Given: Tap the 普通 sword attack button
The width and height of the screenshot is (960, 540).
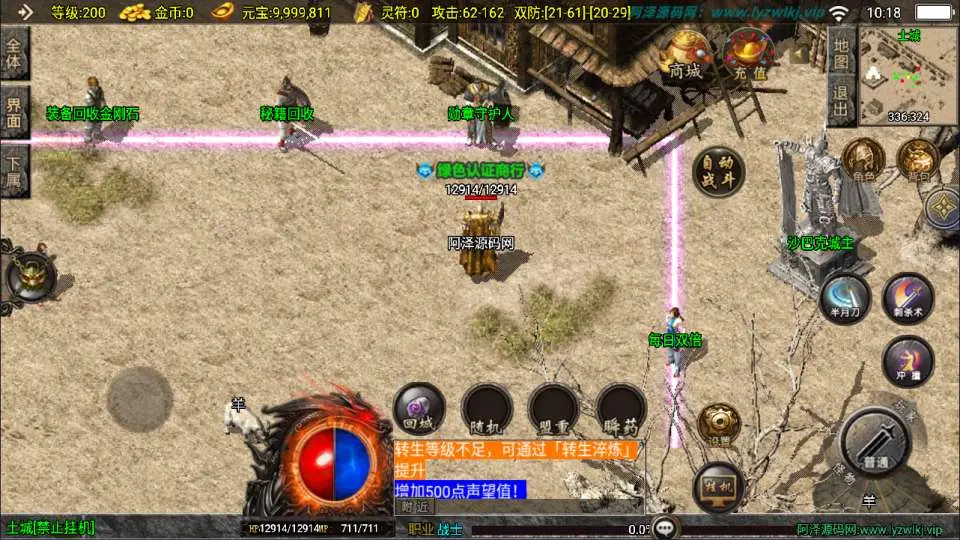Looking at the screenshot, I should pos(874,441).
